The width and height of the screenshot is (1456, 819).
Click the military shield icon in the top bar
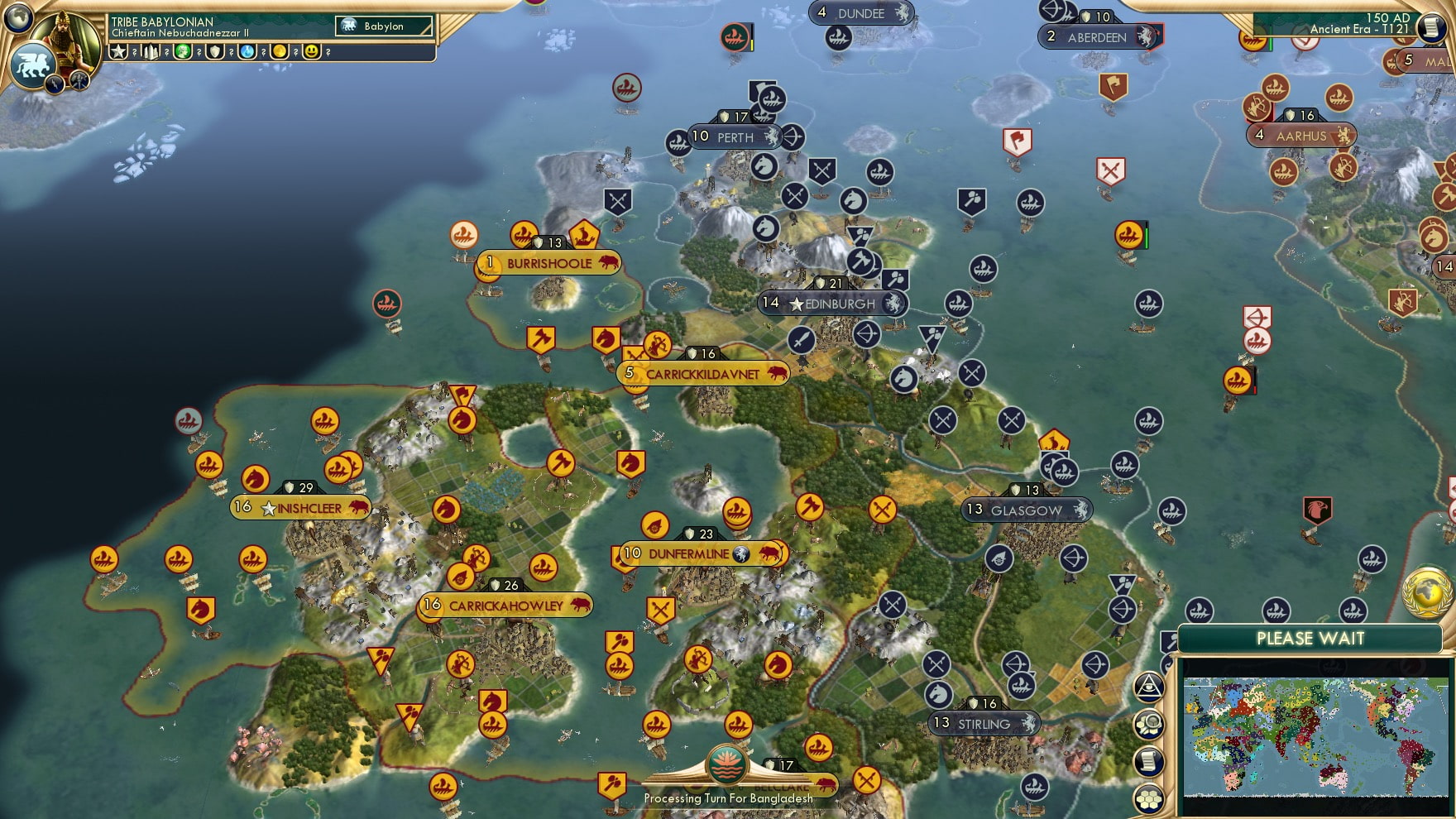point(216,53)
